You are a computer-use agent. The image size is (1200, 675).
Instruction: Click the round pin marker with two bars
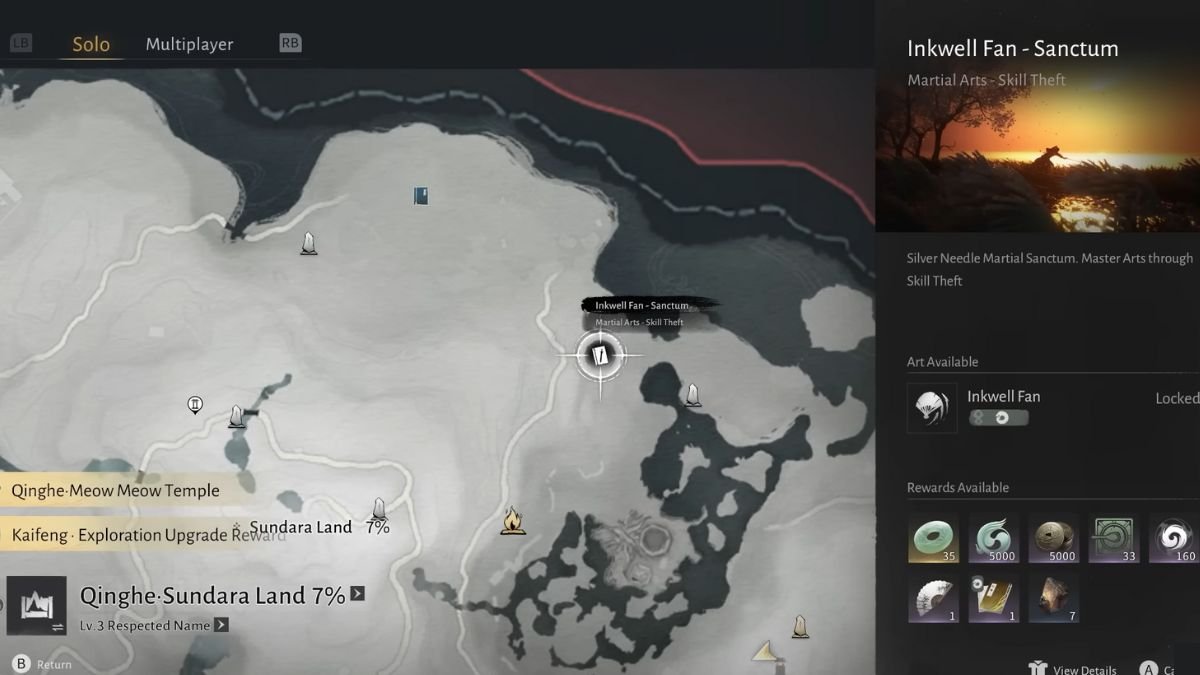pos(196,405)
